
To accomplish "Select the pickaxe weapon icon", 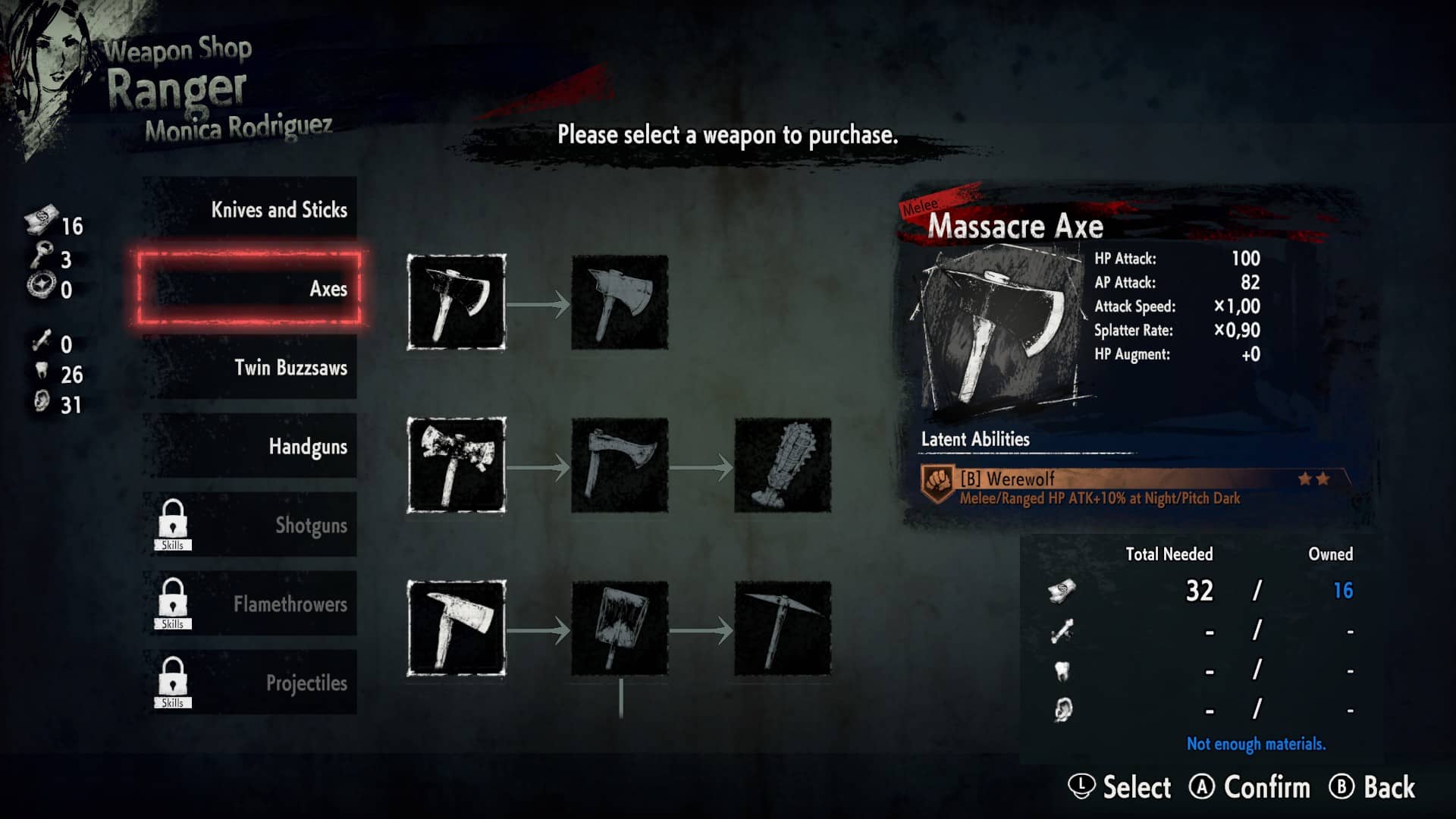I will 783,628.
